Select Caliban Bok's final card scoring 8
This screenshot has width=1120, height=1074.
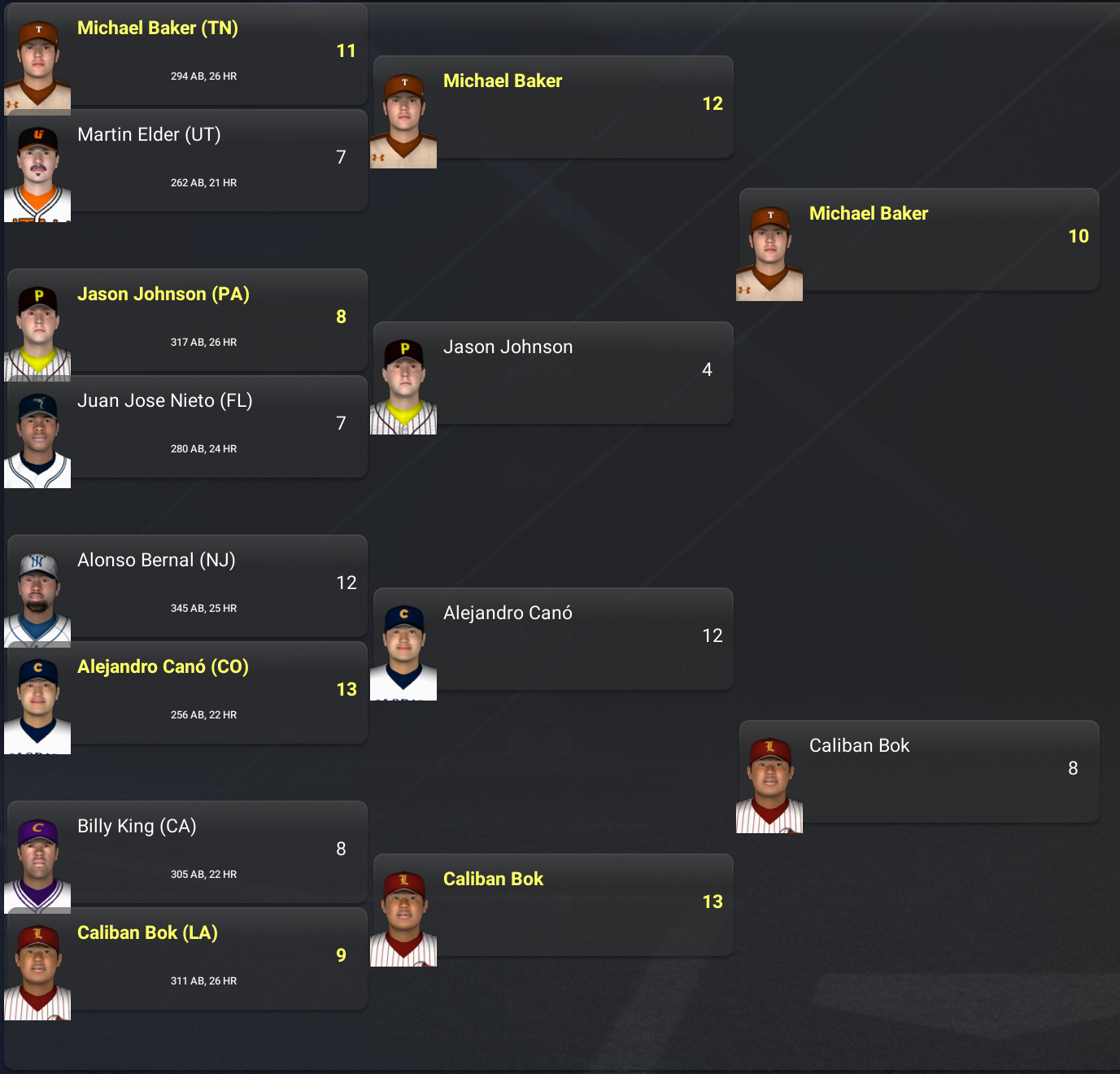(x=919, y=771)
